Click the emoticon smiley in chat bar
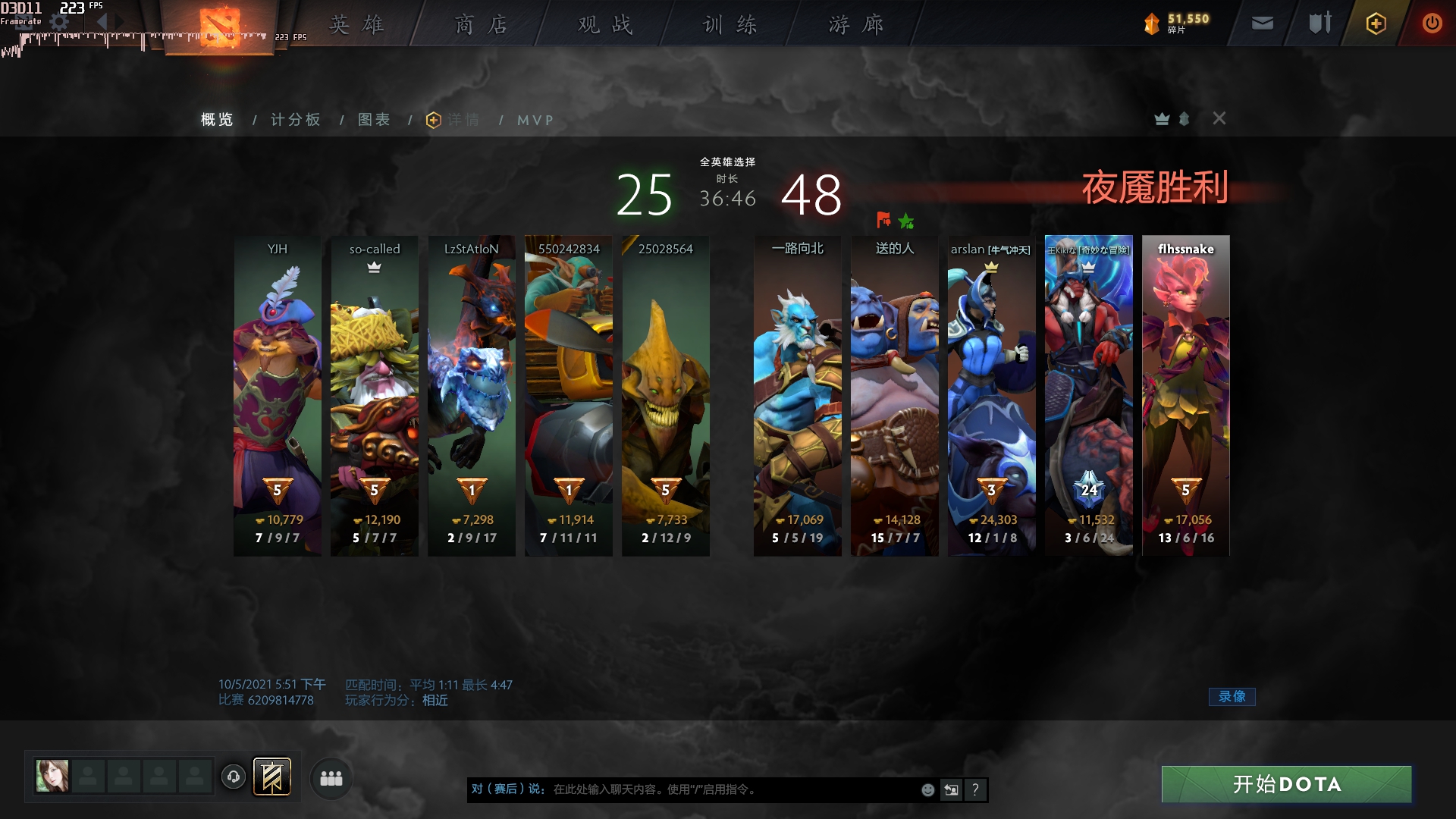Image resolution: width=1456 pixels, height=819 pixels. [x=927, y=790]
